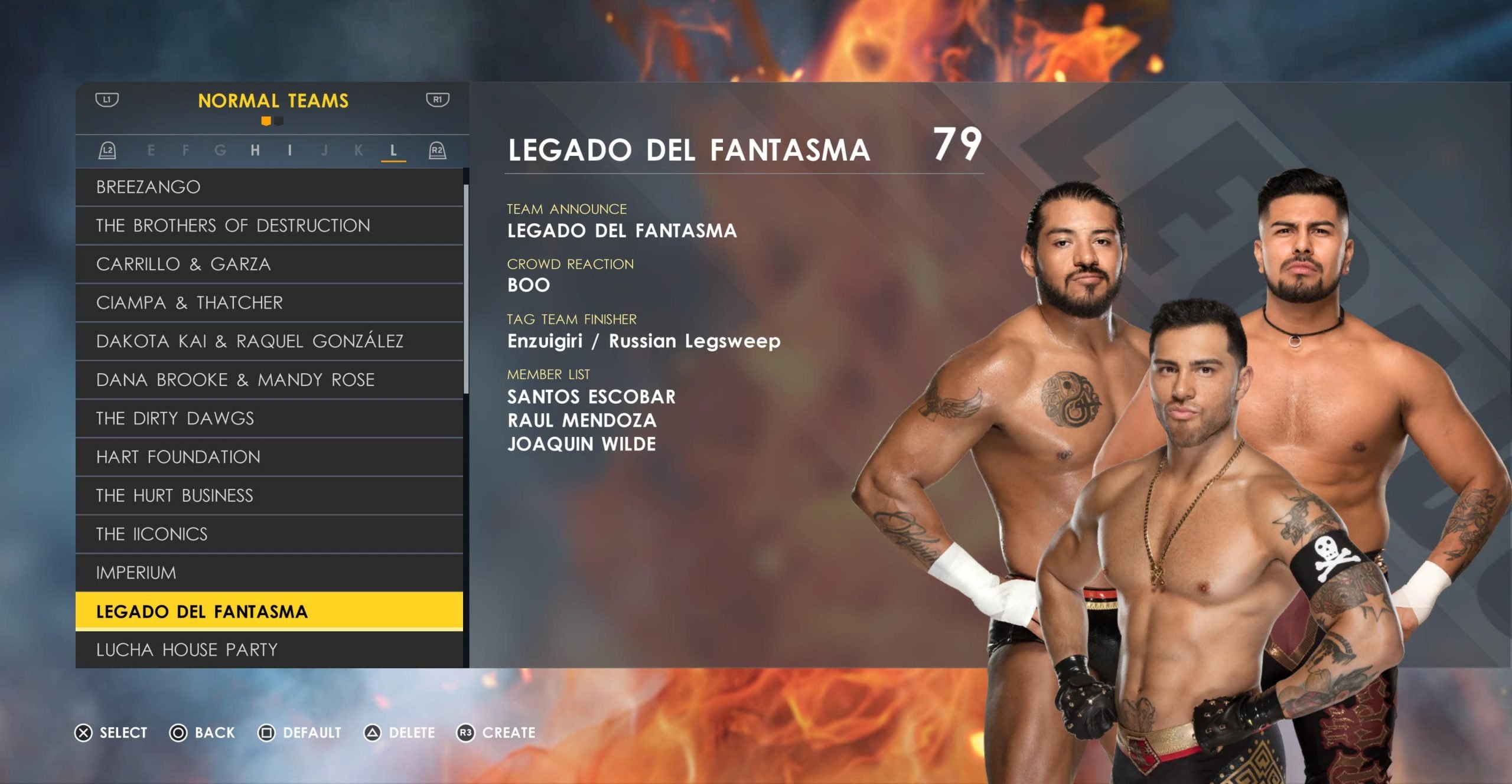Select The Hurt Business team
The image size is (1512, 784).
pos(269,495)
